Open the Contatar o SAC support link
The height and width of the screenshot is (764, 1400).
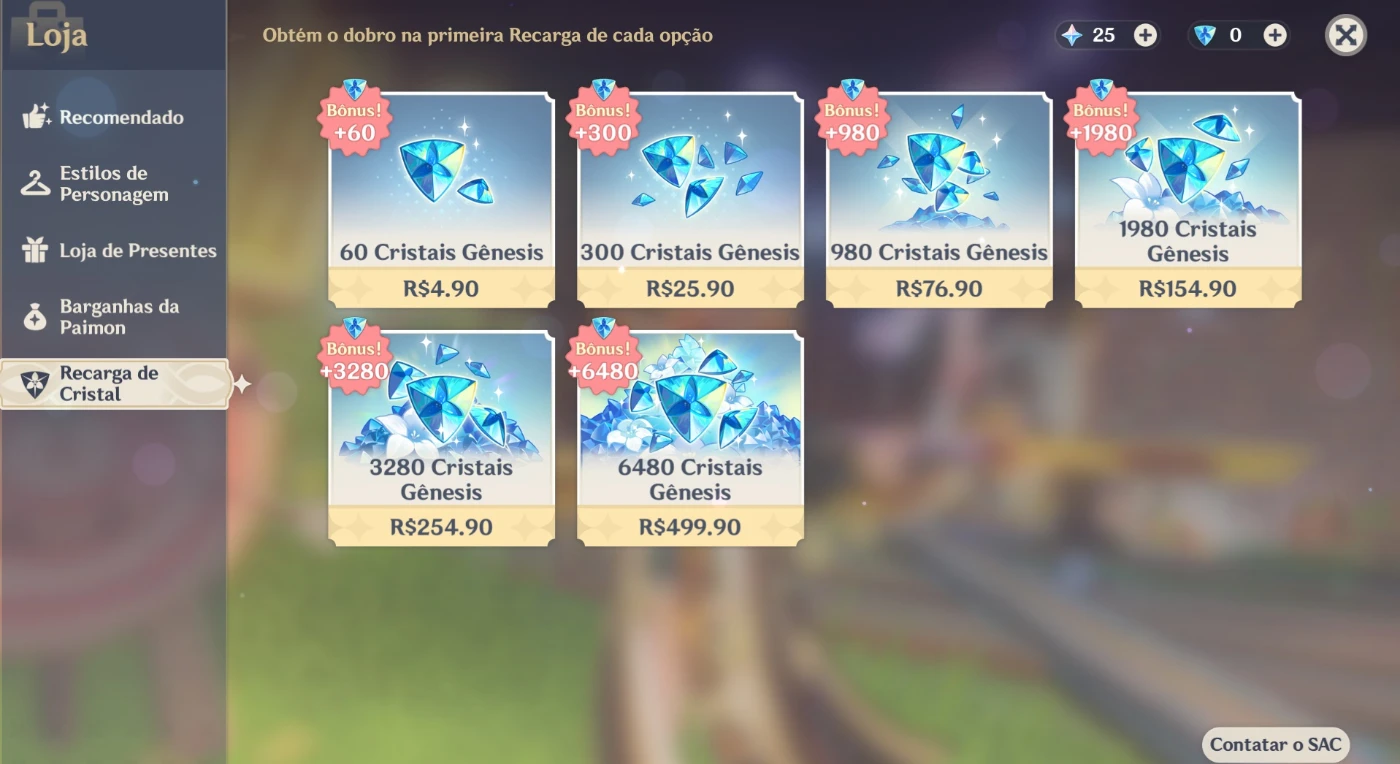click(1275, 744)
